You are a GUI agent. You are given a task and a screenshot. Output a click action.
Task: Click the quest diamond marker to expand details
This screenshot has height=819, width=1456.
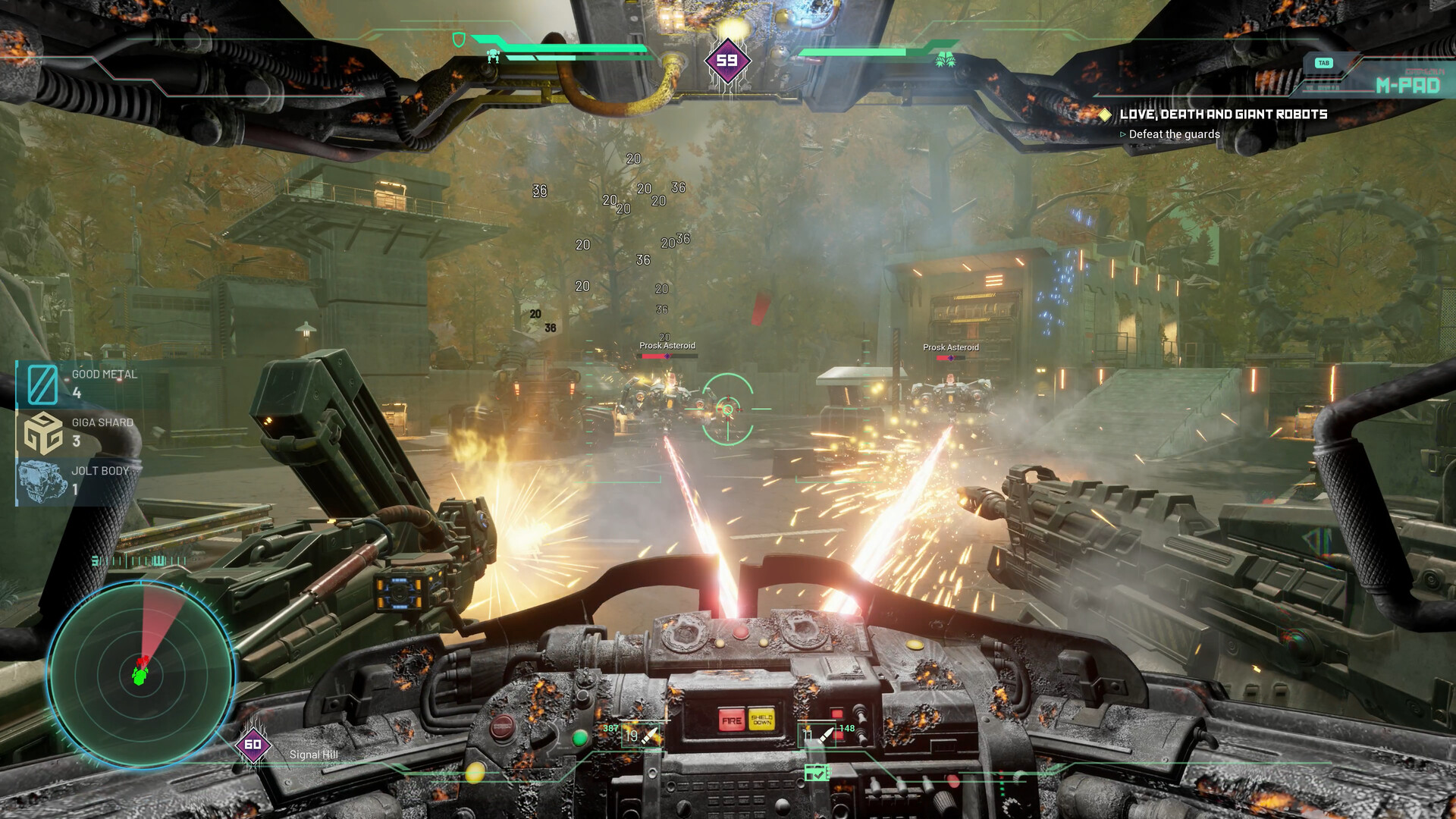1106,115
